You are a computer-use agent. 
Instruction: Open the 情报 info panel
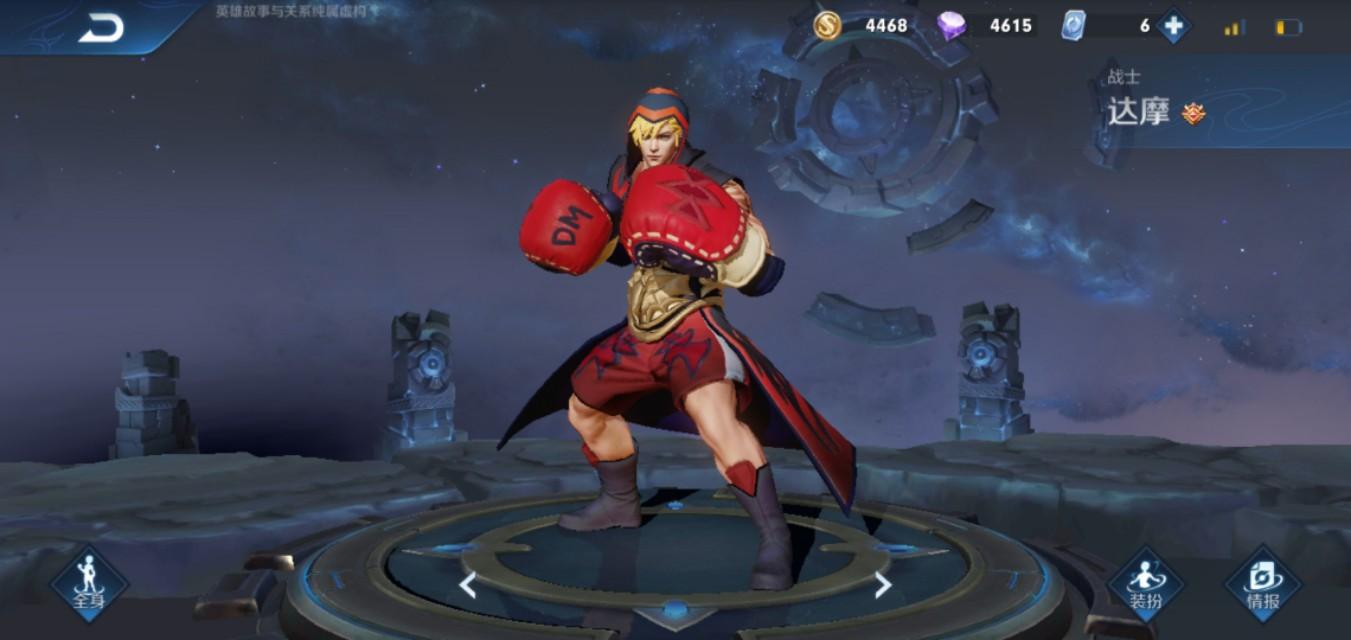(1262, 584)
